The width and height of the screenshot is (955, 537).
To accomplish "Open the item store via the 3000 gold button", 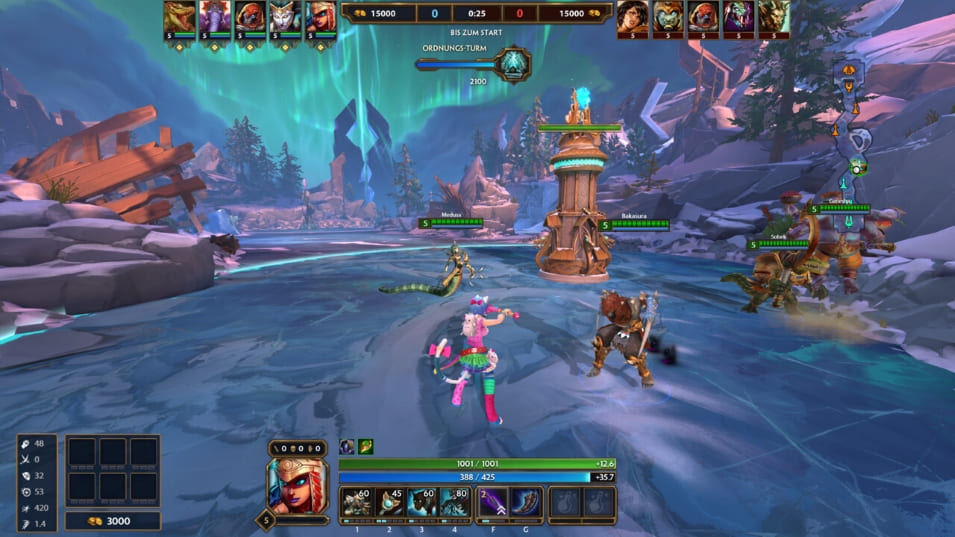I will point(112,520).
